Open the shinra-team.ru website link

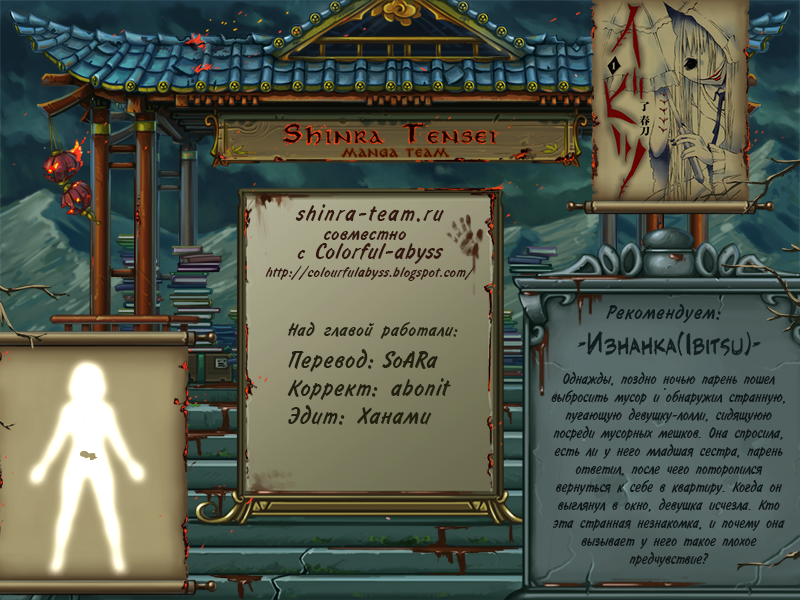[369, 214]
